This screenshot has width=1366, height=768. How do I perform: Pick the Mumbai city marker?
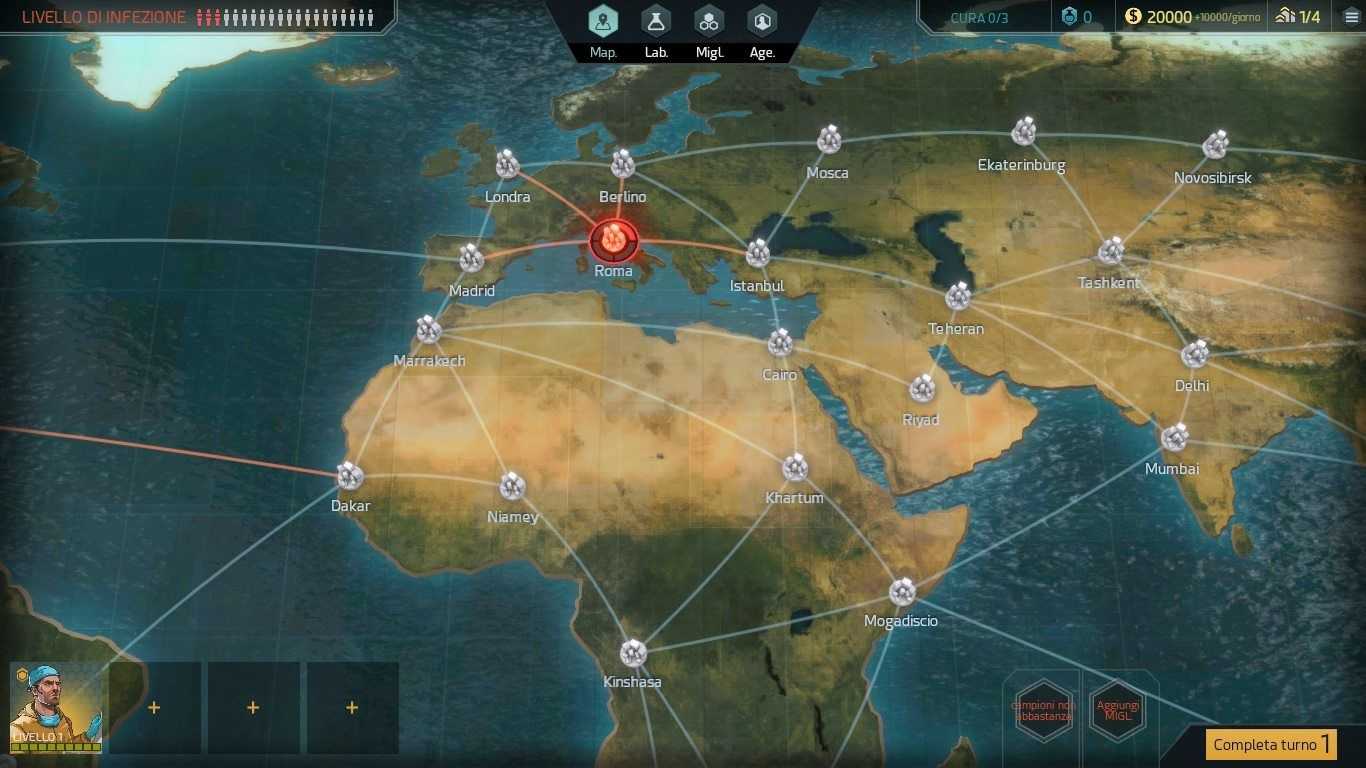click(1174, 438)
